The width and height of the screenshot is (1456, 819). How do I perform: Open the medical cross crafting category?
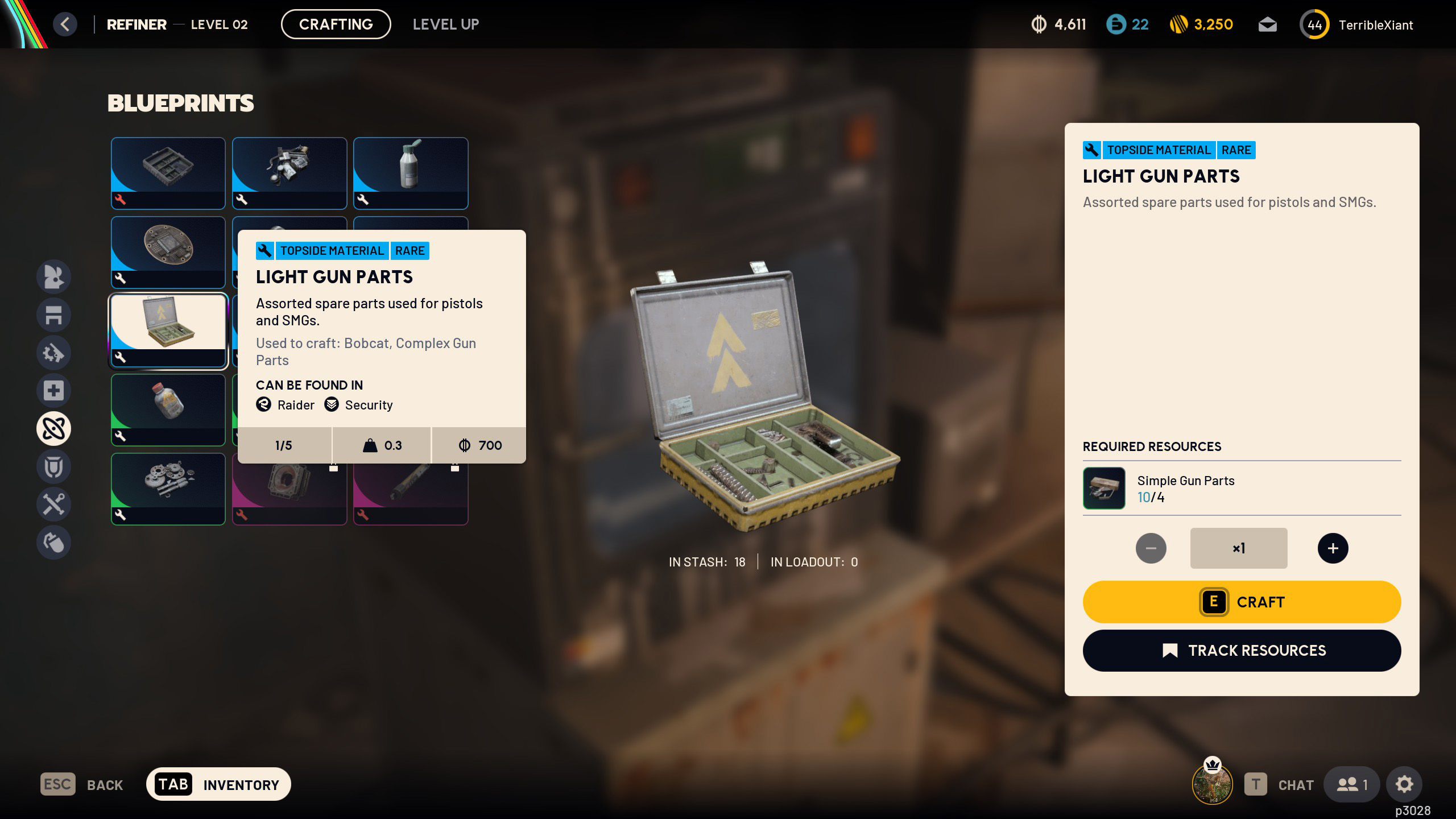54,391
